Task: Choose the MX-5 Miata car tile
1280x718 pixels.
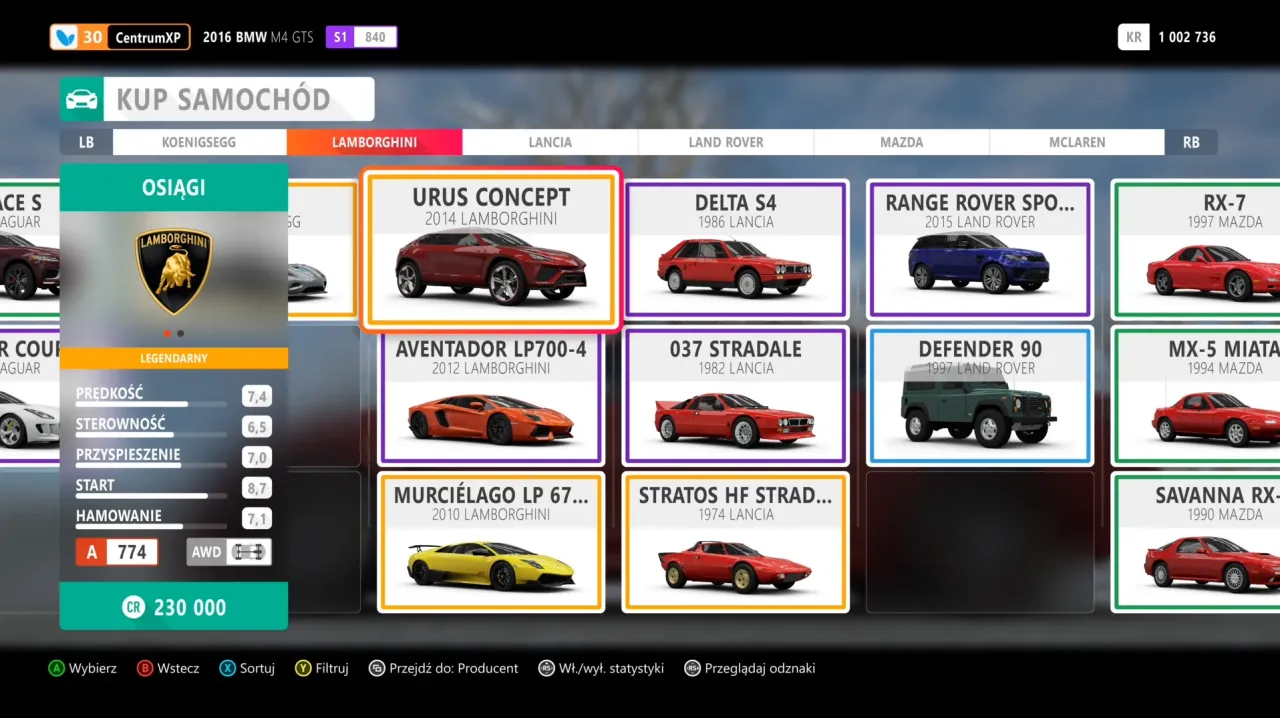Action: 1200,396
